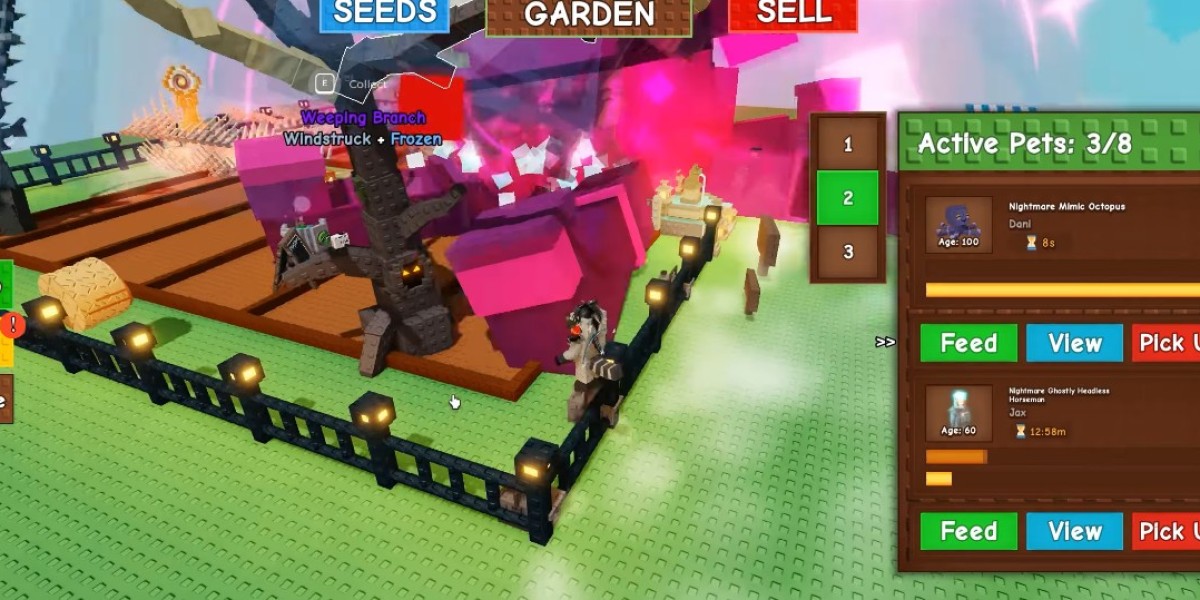
Task: Select the green loadout 2 slot
Action: [847, 198]
